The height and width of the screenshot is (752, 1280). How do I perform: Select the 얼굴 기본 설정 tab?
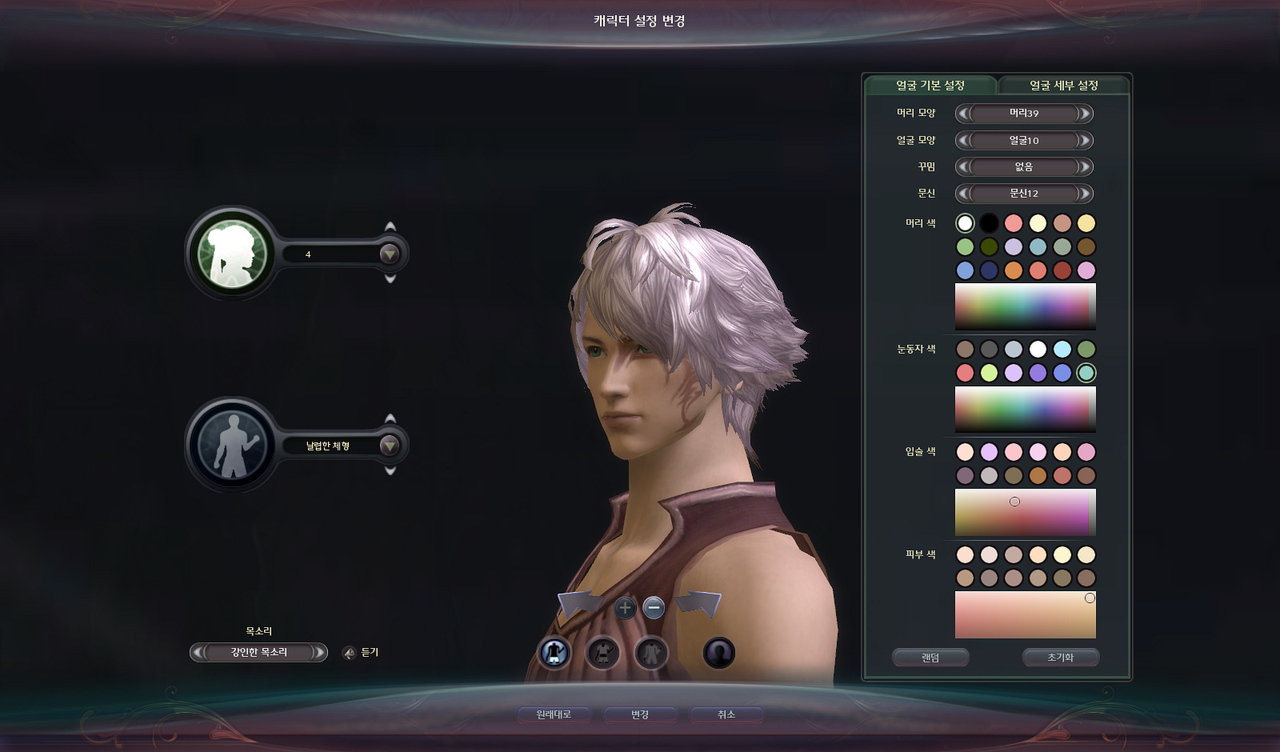tap(929, 85)
